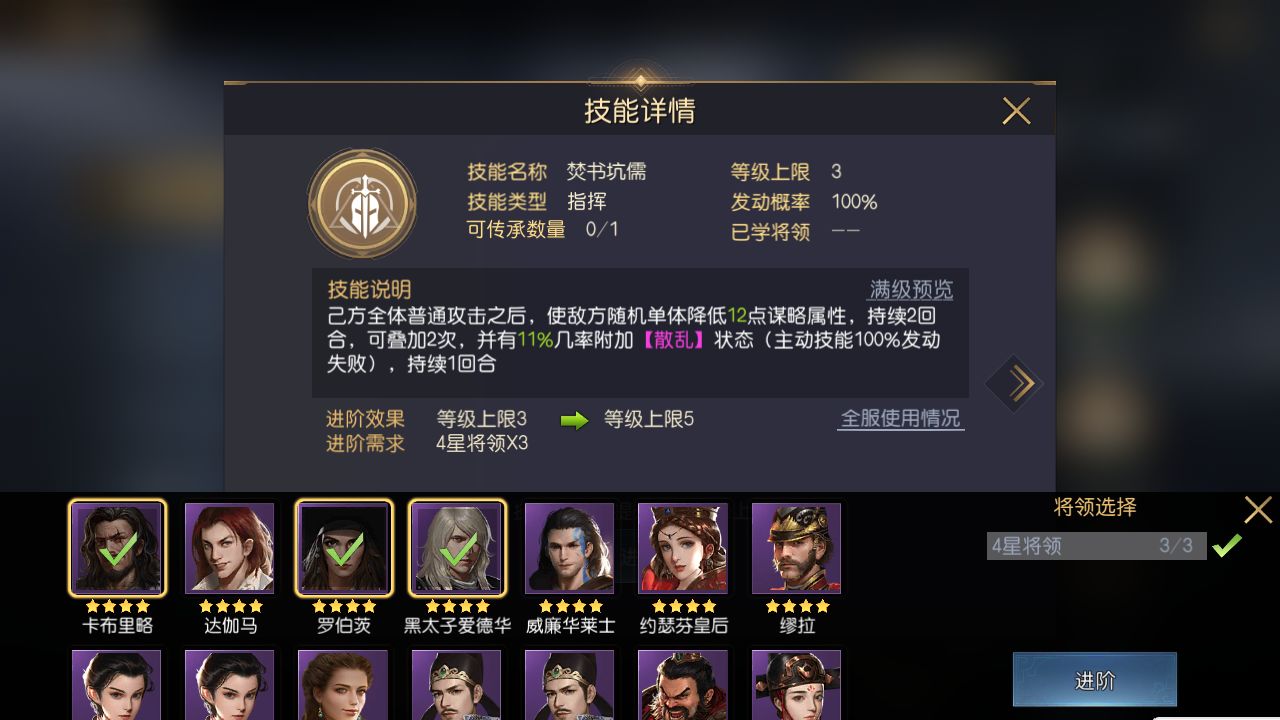Select a portrait in the second general row
The height and width of the screenshot is (720, 1280).
pos(115,690)
